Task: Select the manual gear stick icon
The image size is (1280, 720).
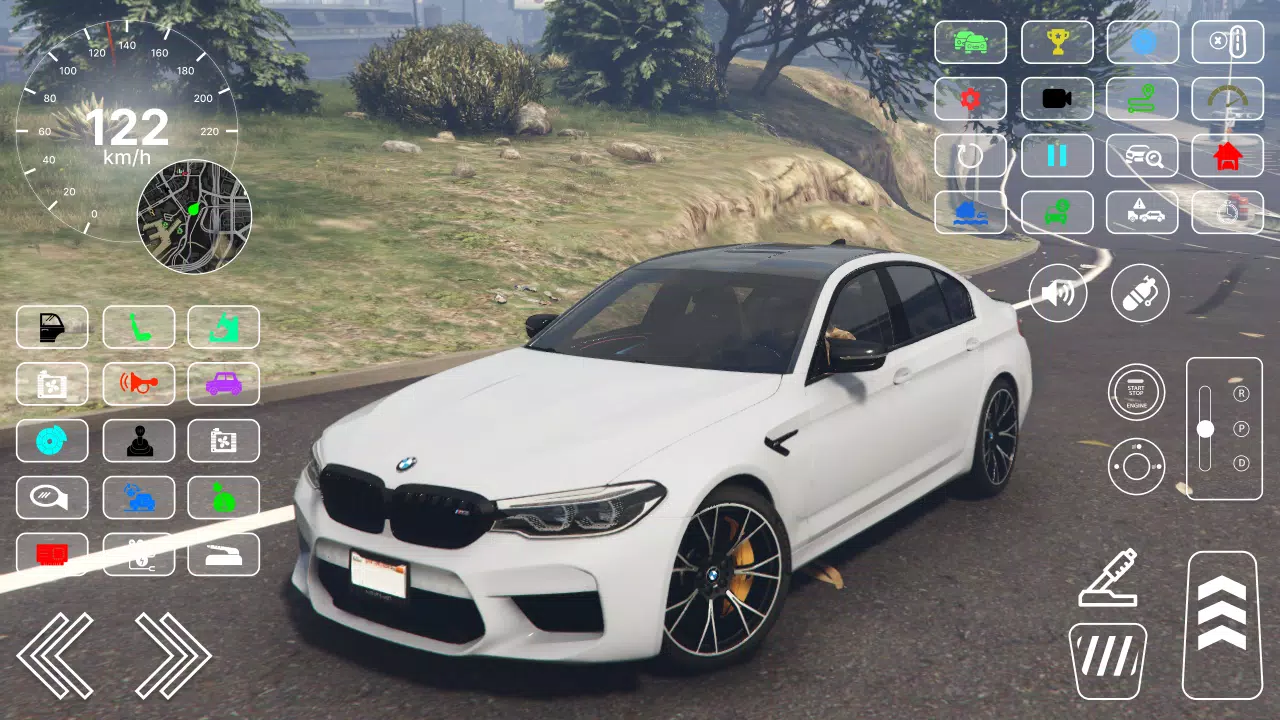Action: pyautogui.click(x=139, y=440)
